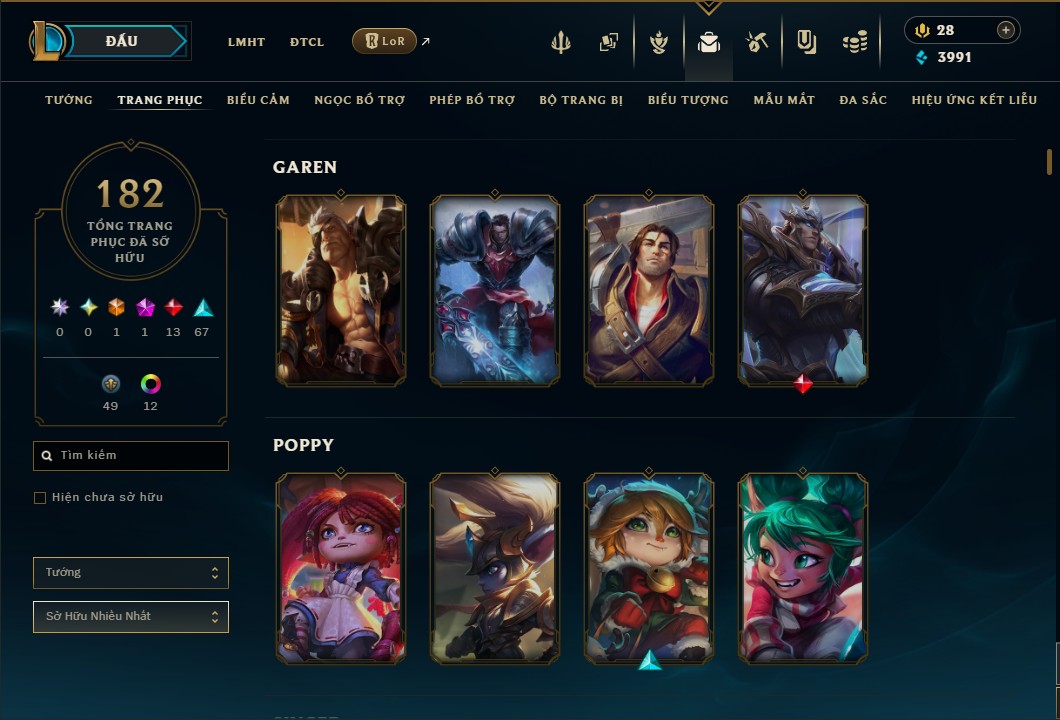Open the BIỂU CẢM tab
Screen dimensions: 1060x720
(258, 100)
